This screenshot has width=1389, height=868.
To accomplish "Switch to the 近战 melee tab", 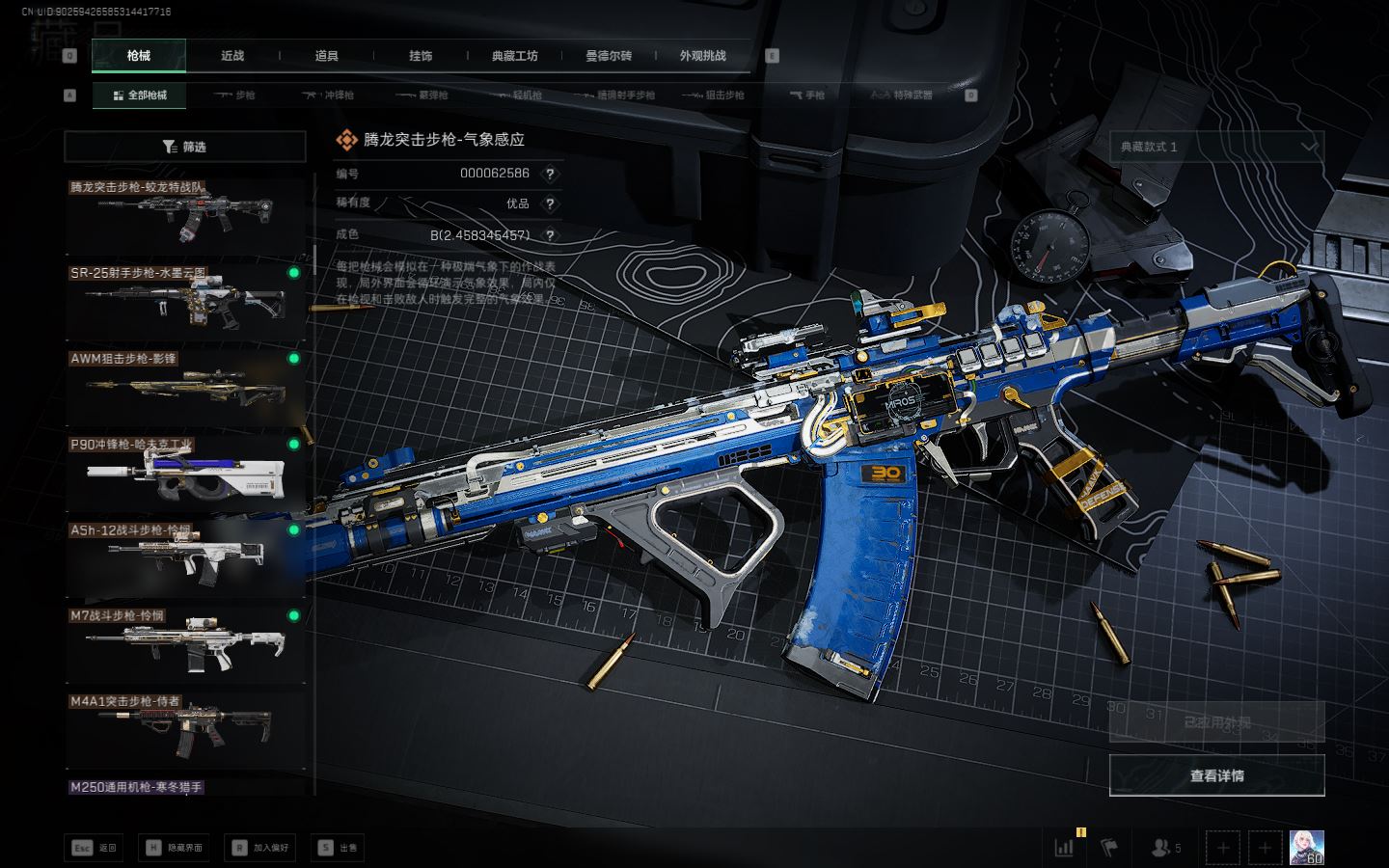I will [x=232, y=56].
